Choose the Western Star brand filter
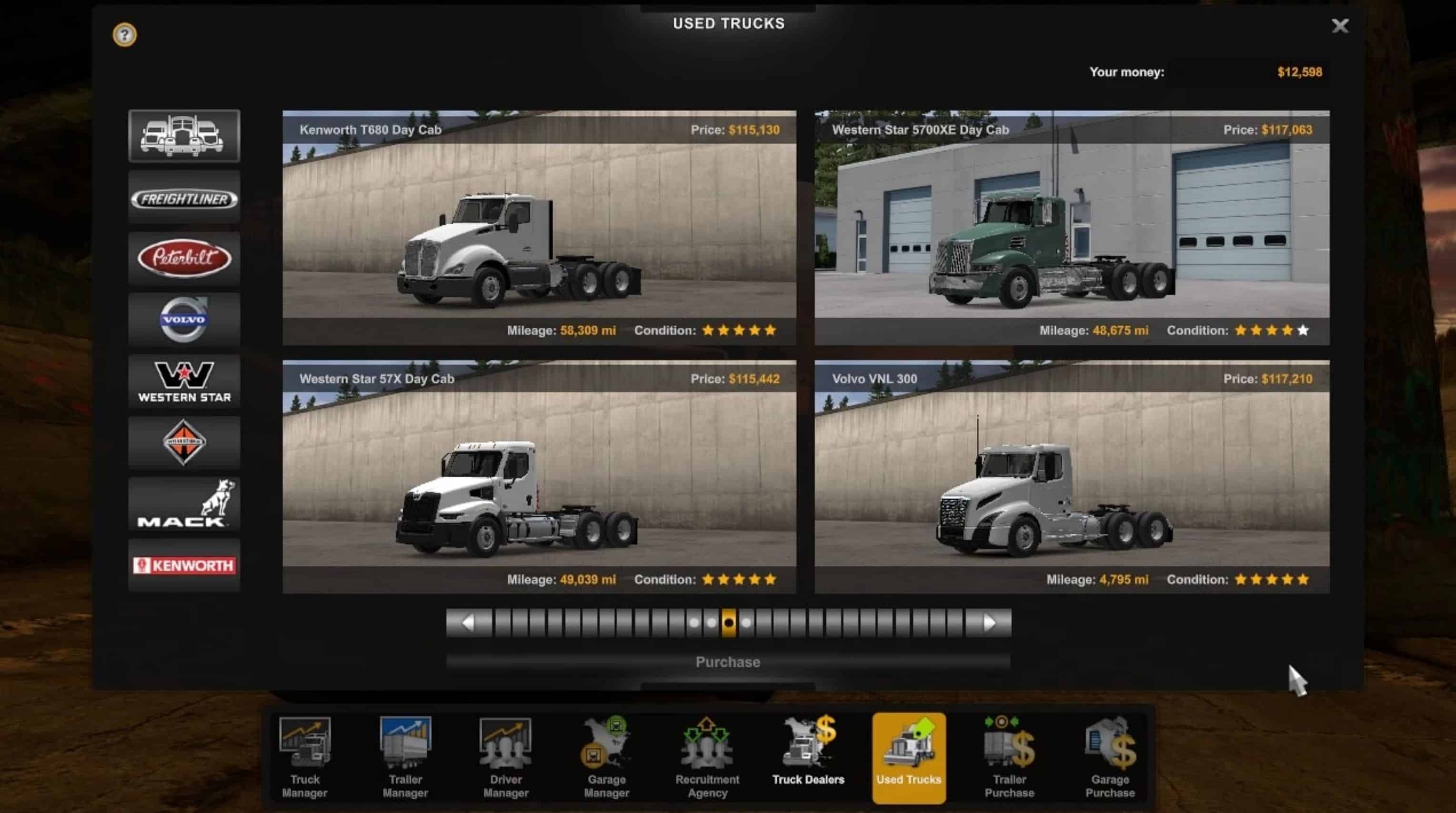 (184, 381)
